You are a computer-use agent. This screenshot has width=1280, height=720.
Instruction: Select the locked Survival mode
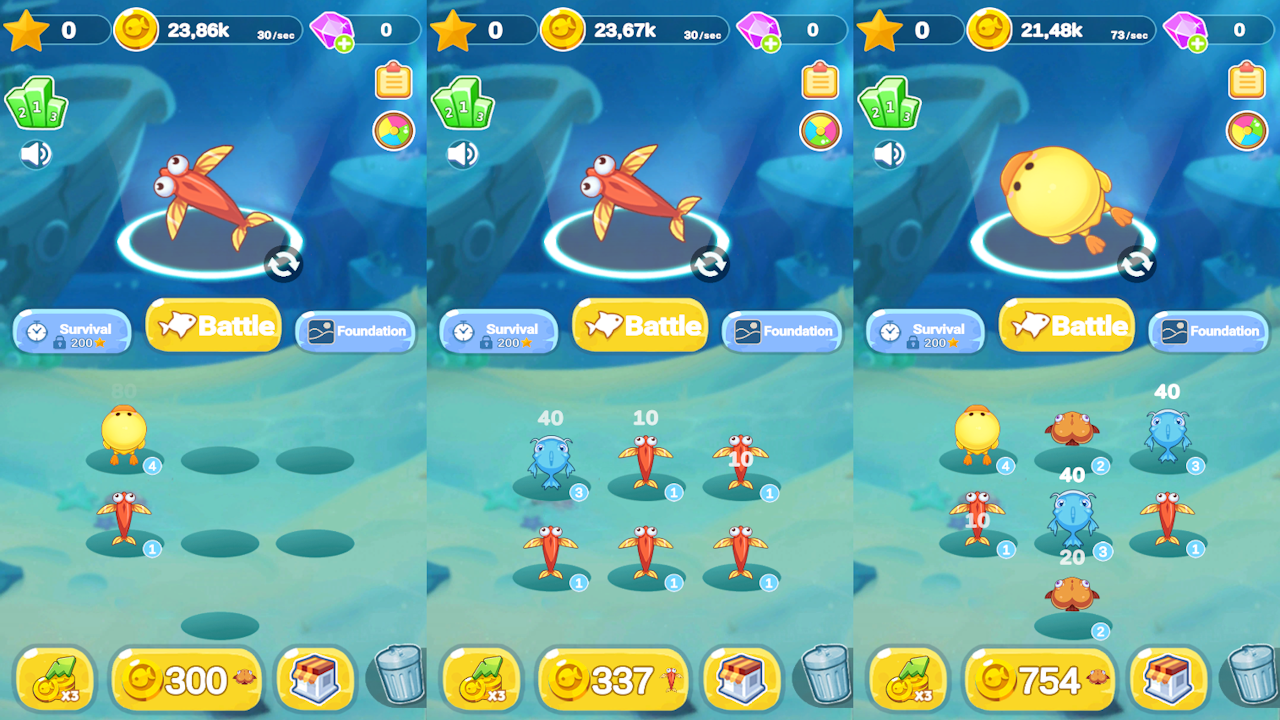pyautogui.click(x=71, y=331)
